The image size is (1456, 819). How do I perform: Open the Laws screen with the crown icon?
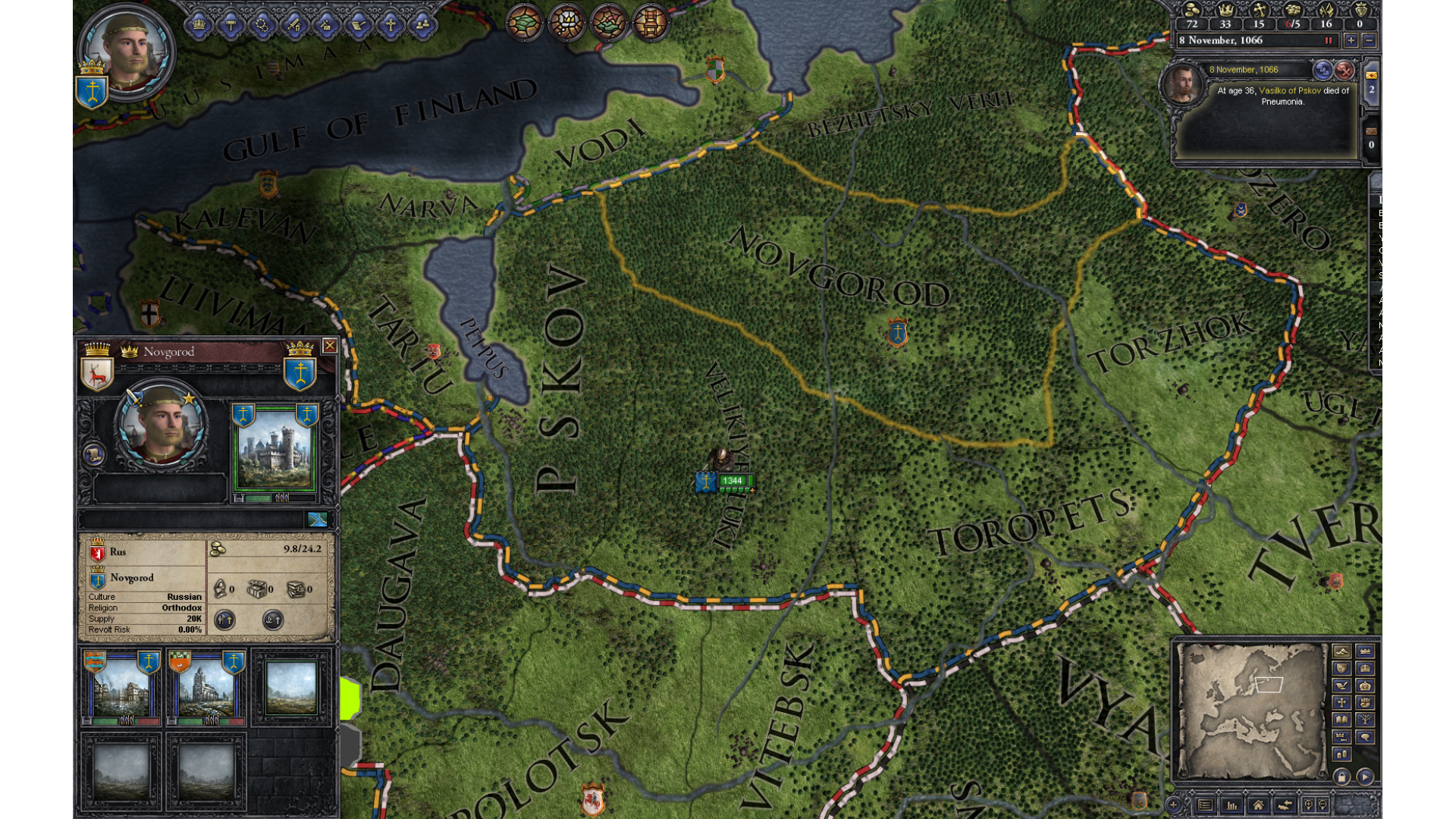coord(199,25)
